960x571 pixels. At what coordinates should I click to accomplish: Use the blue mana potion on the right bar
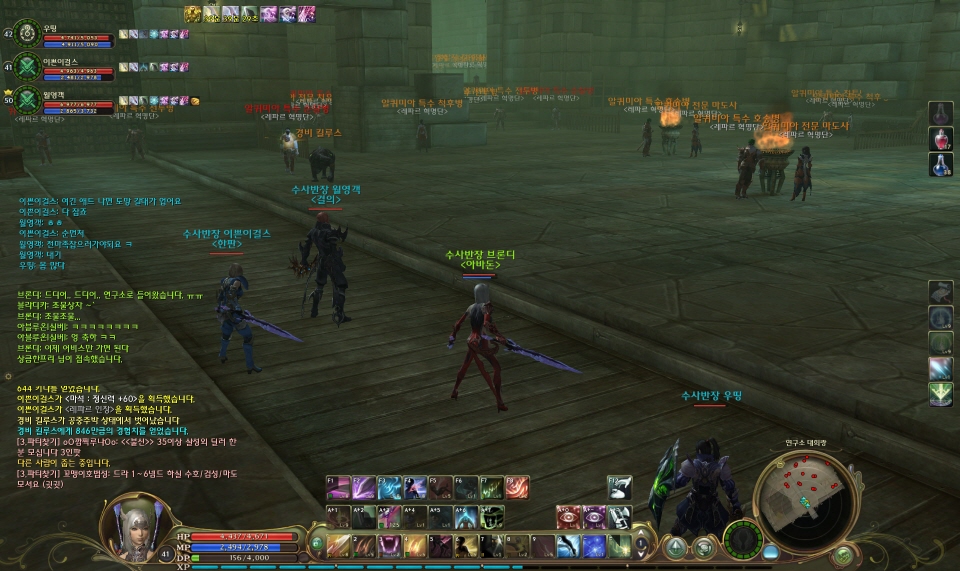click(941, 164)
